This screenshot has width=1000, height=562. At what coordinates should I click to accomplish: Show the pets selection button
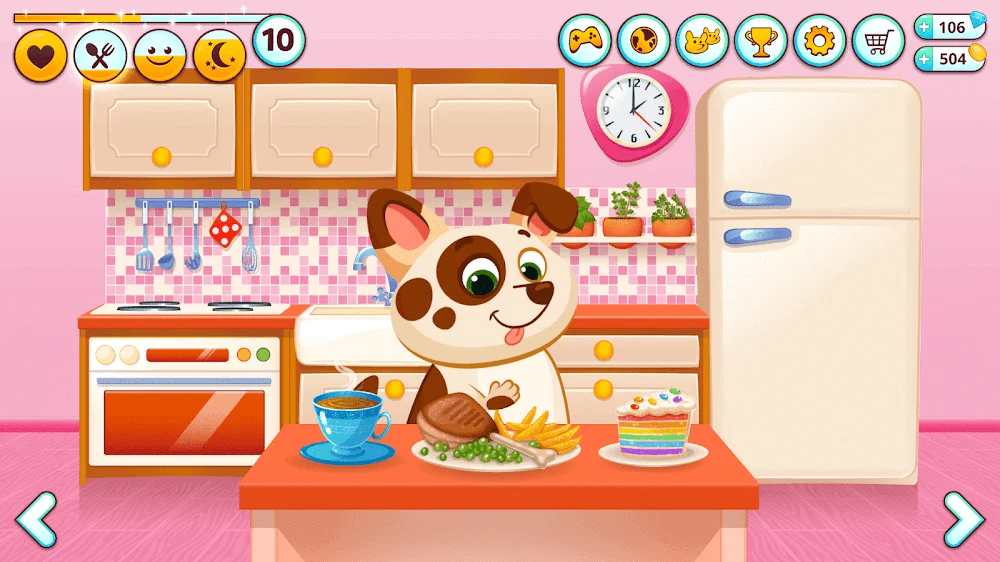click(702, 41)
